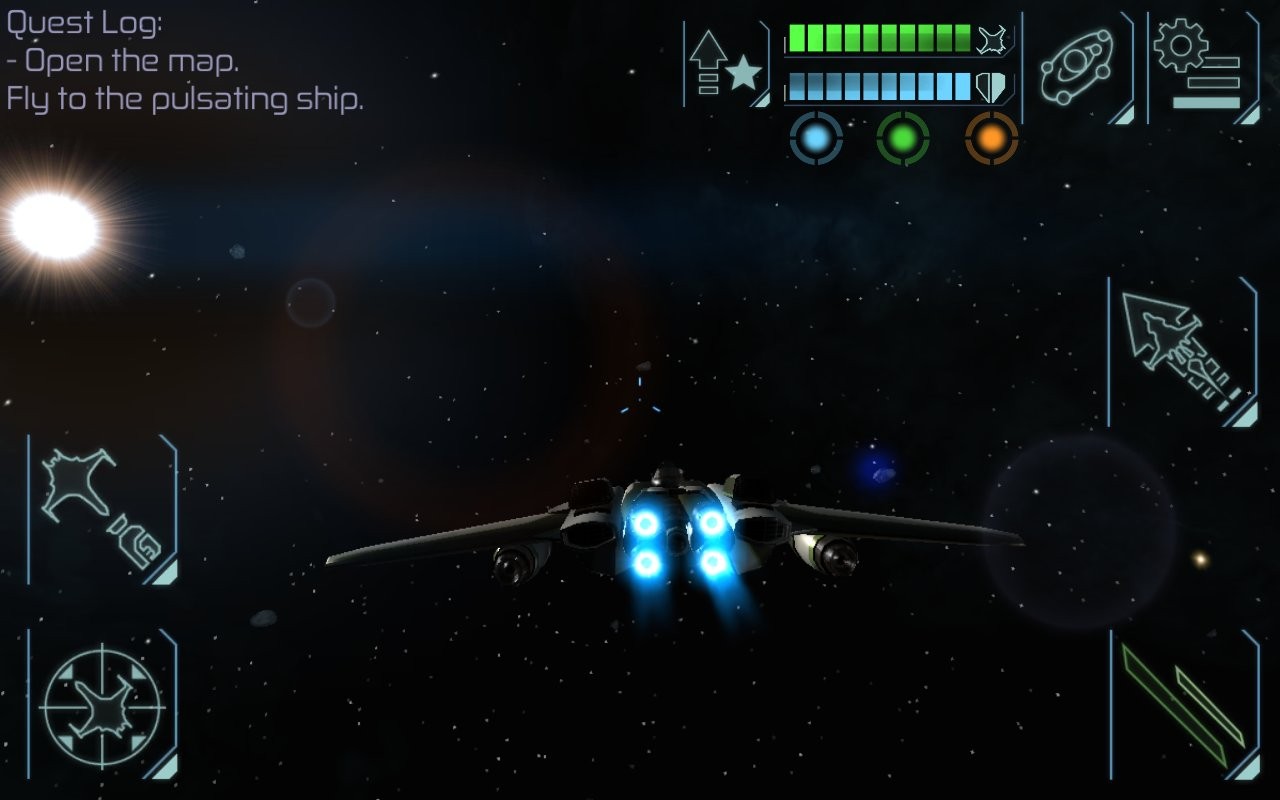The image size is (1280, 800).
Task: Activate the orange circle power button
Action: (x=991, y=139)
